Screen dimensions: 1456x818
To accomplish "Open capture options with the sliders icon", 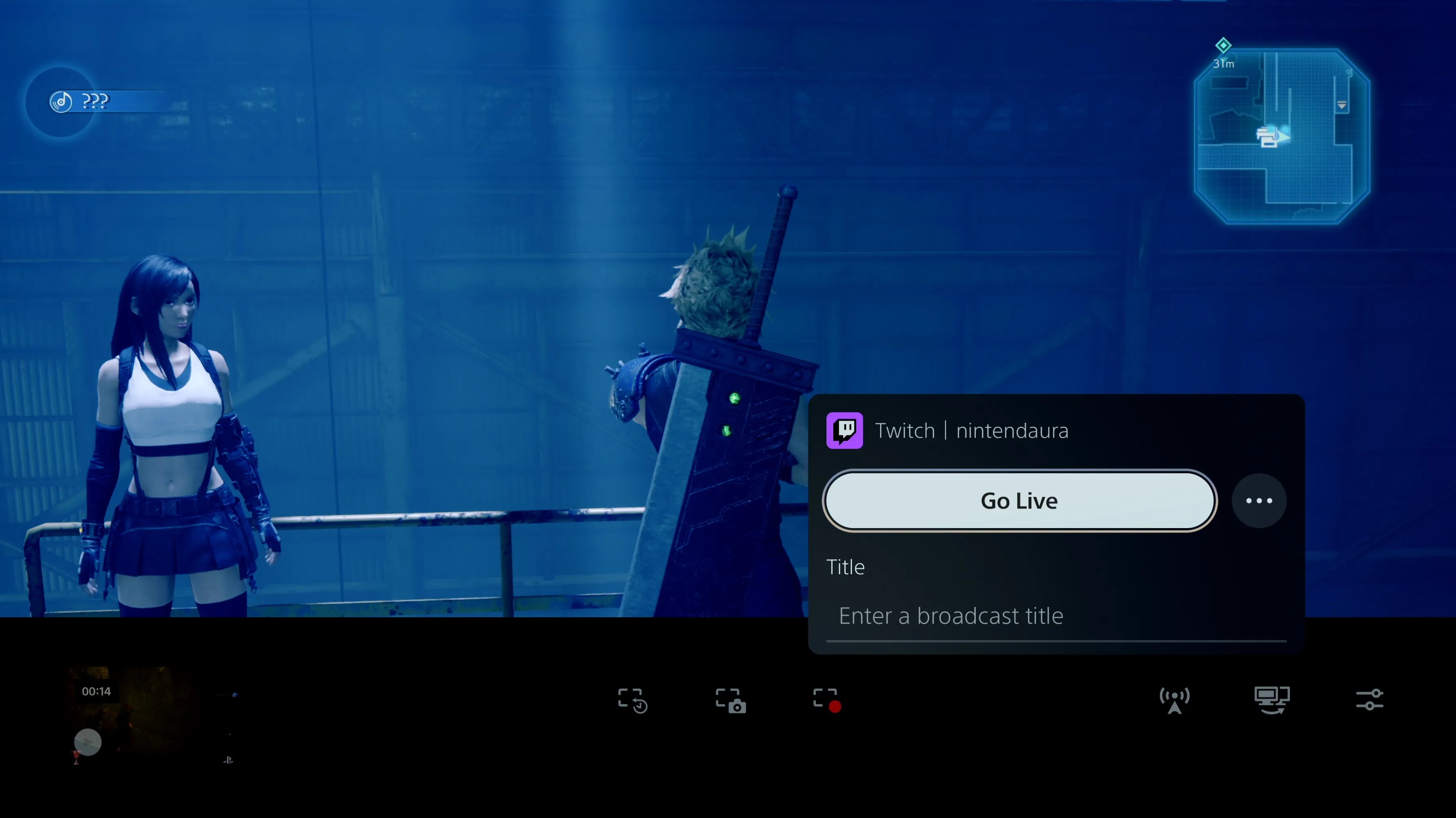I will pyautogui.click(x=1370, y=700).
